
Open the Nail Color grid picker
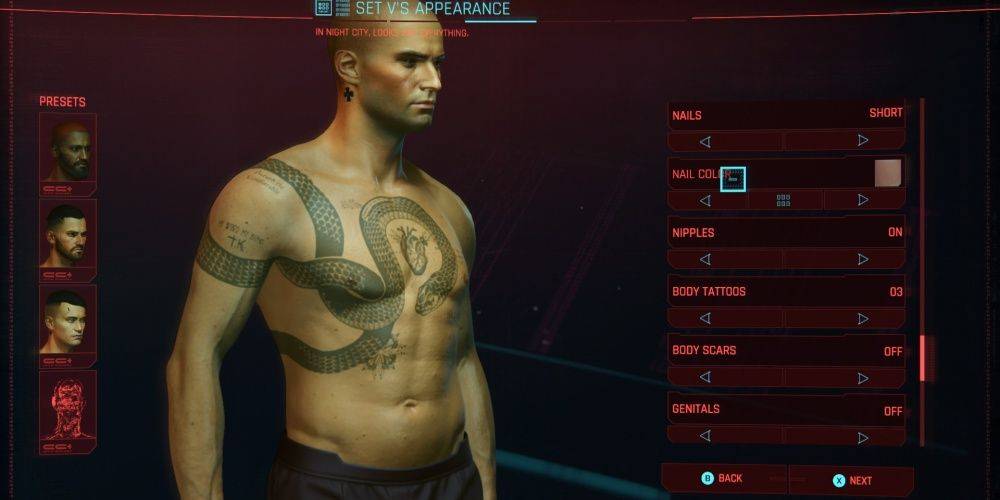[784, 200]
